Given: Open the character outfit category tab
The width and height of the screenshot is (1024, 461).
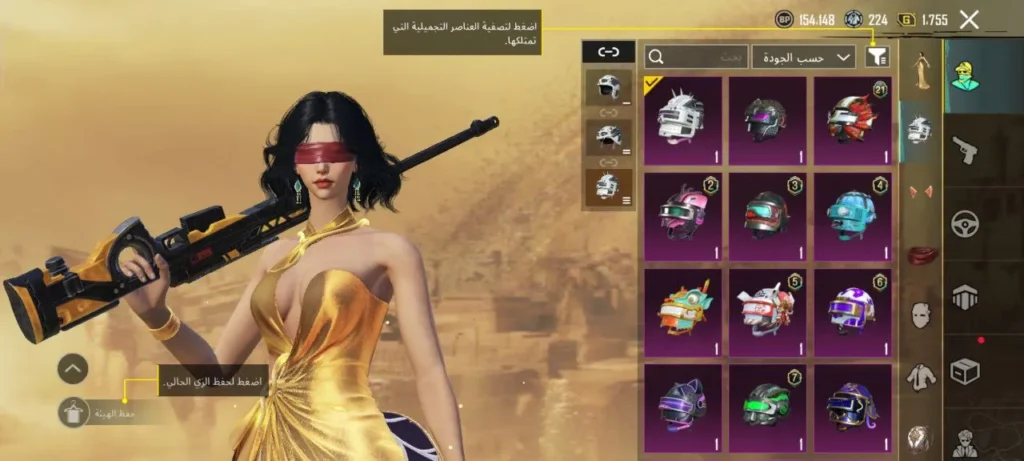Looking at the screenshot, I should click(965, 75).
